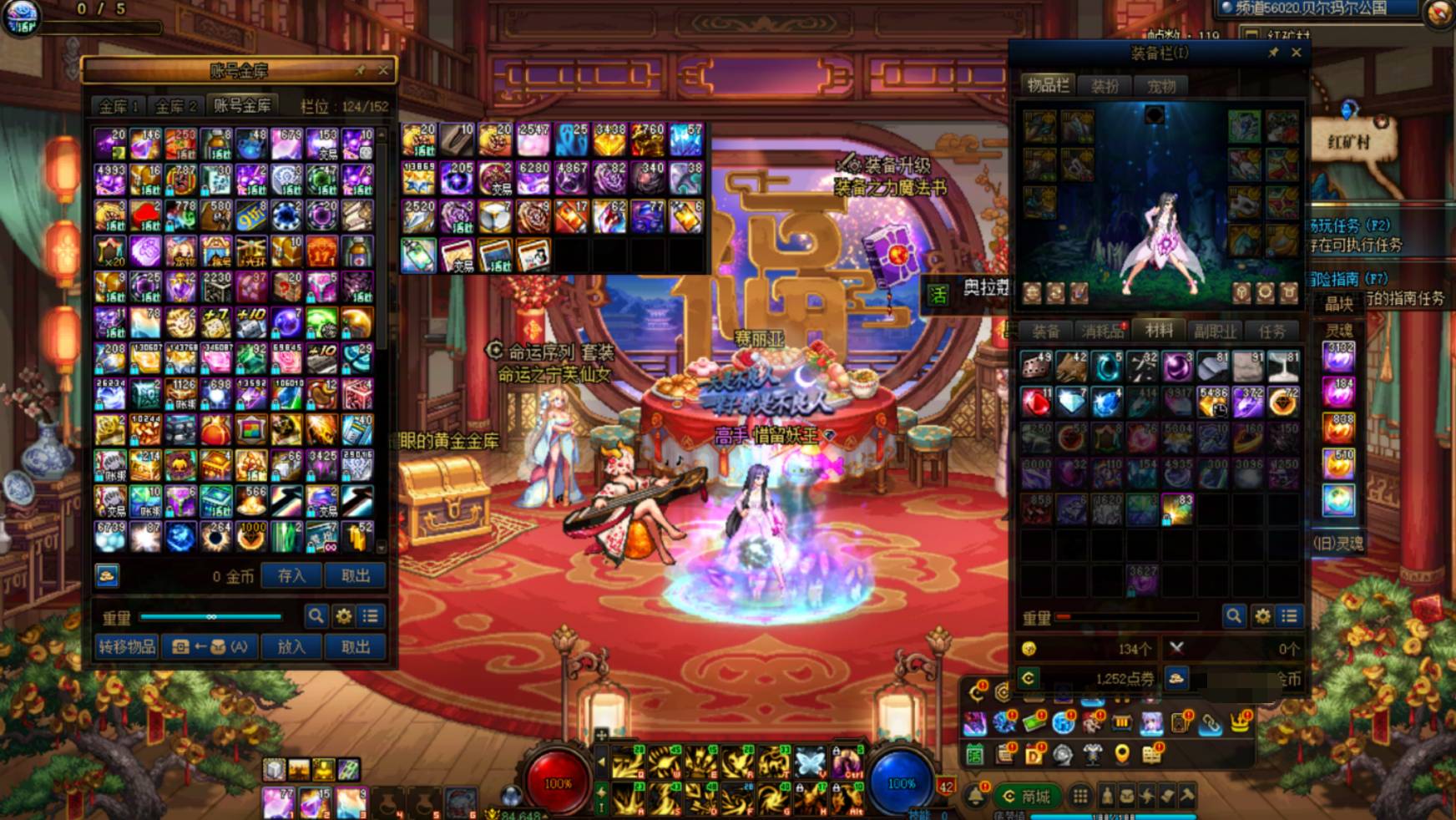Switch to the 宠物 pet tab
The image size is (1456, 820).
[x=1160, y=85]
